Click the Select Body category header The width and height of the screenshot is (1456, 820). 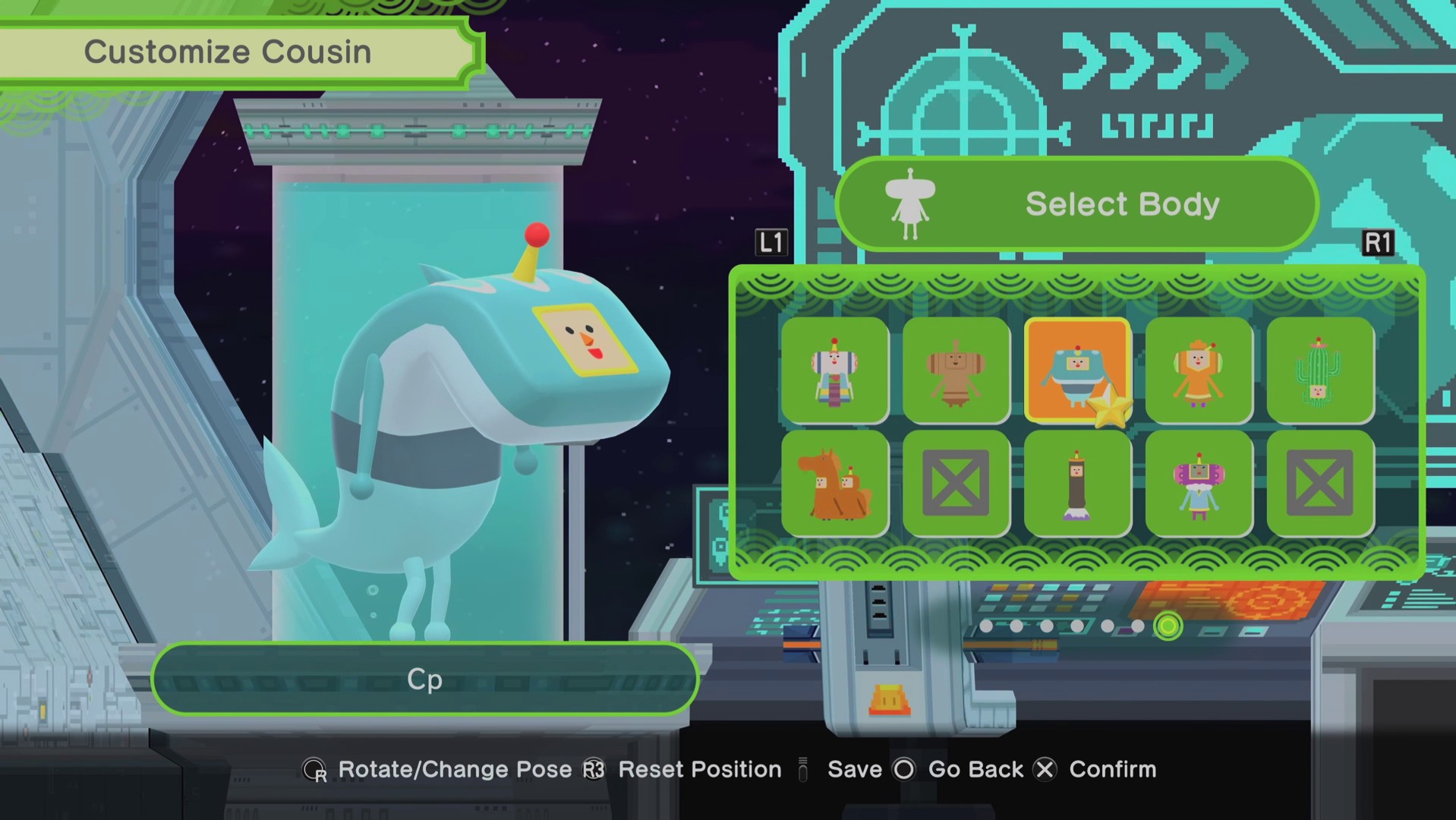1076,204
